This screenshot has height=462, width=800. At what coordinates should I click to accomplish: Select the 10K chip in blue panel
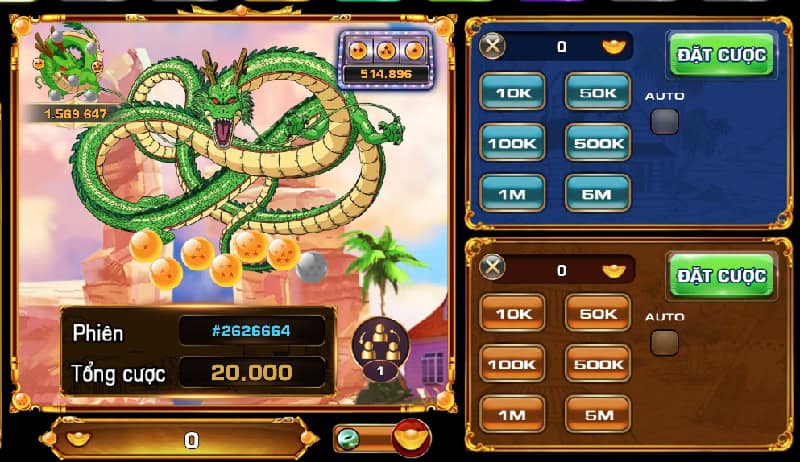click(x=513, y=92)
